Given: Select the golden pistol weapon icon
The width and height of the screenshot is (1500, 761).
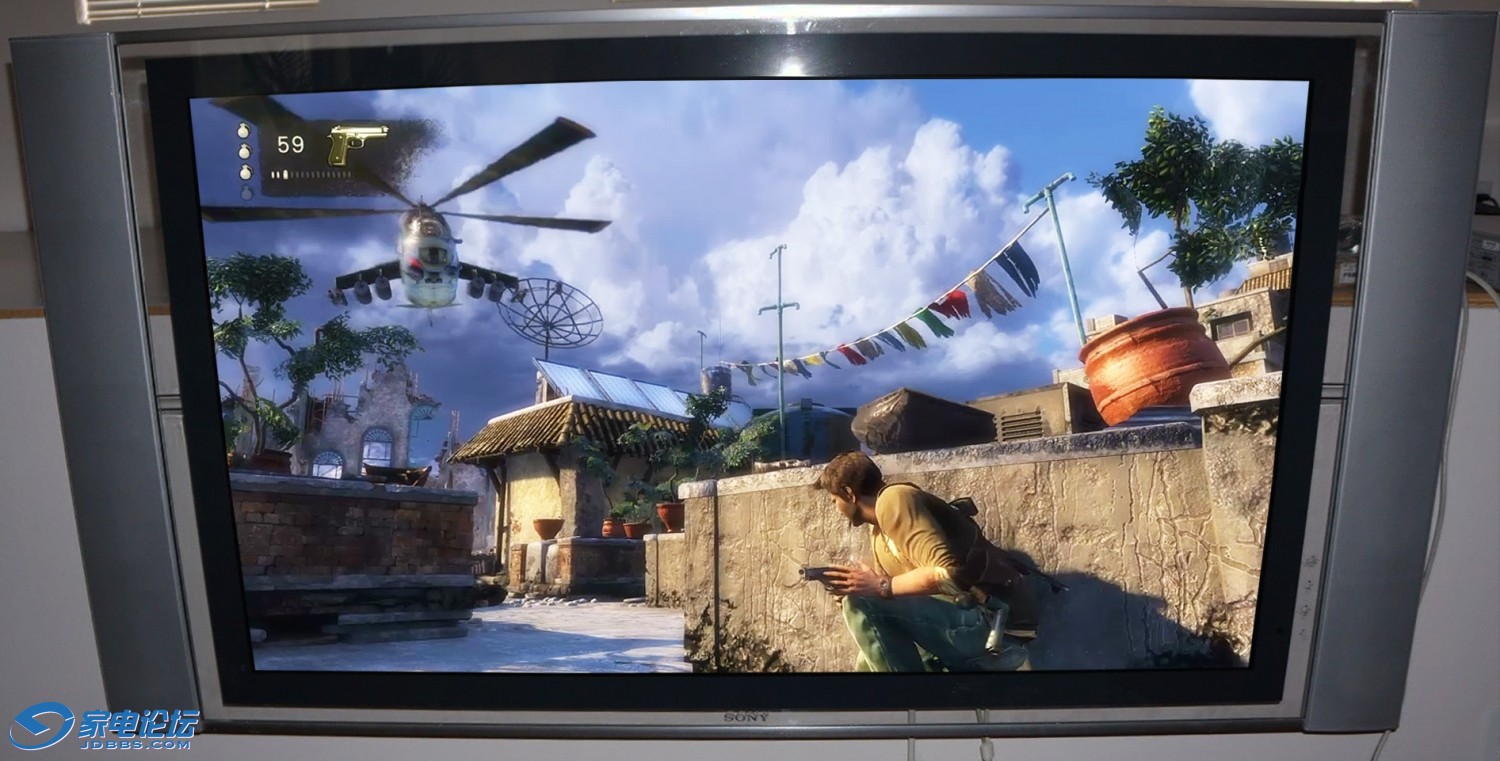Looking at the screenshot, I should coord(356,143).
